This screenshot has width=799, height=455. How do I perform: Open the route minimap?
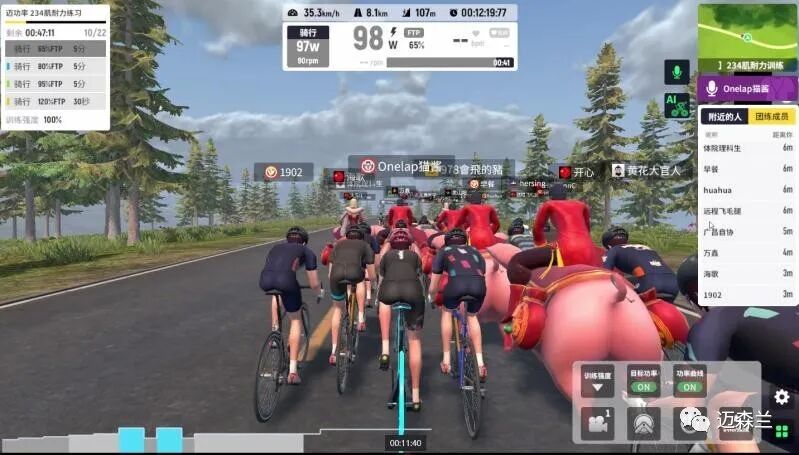(748, 38)
